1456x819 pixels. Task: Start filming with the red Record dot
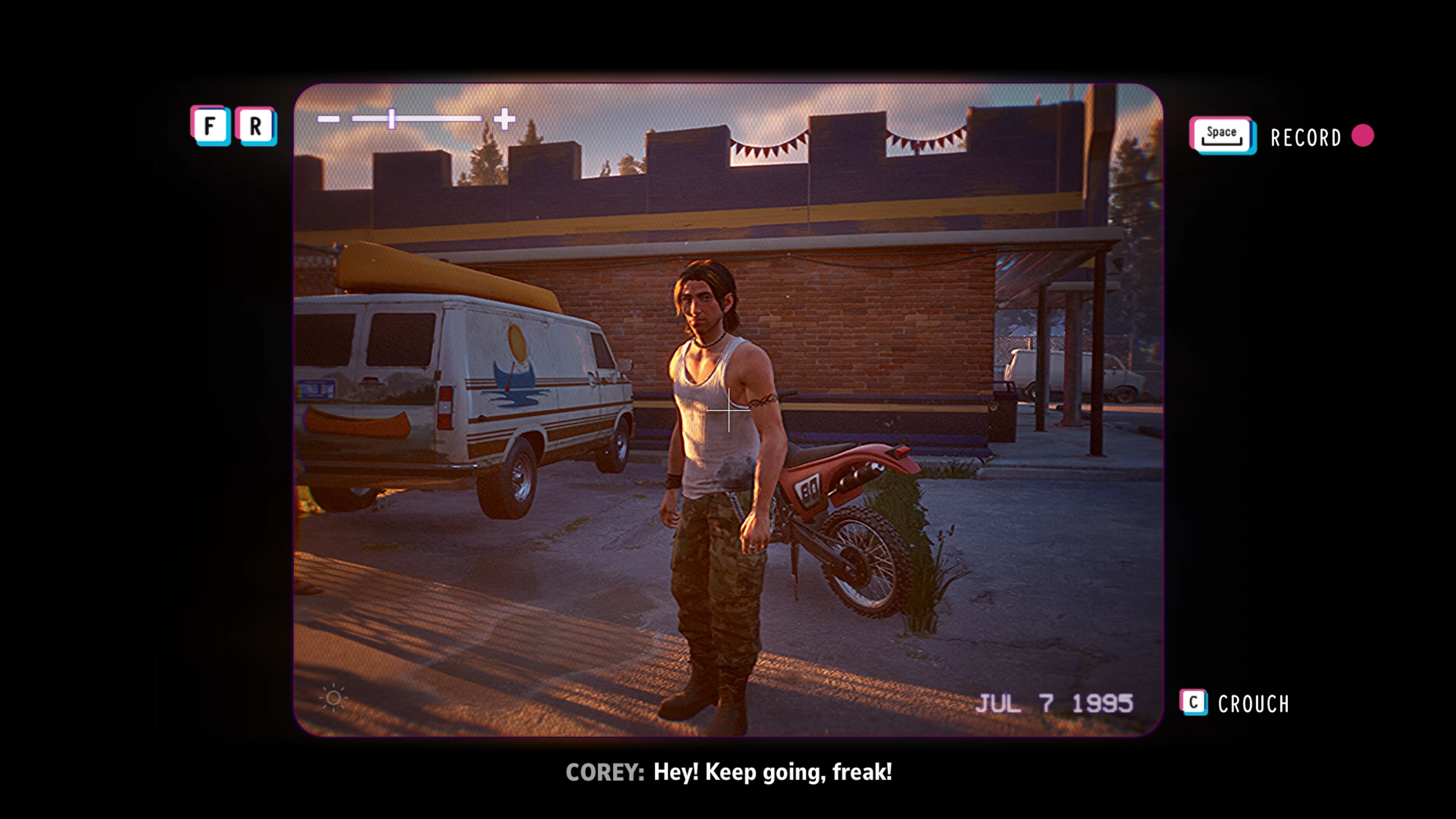coord(1362,136)
